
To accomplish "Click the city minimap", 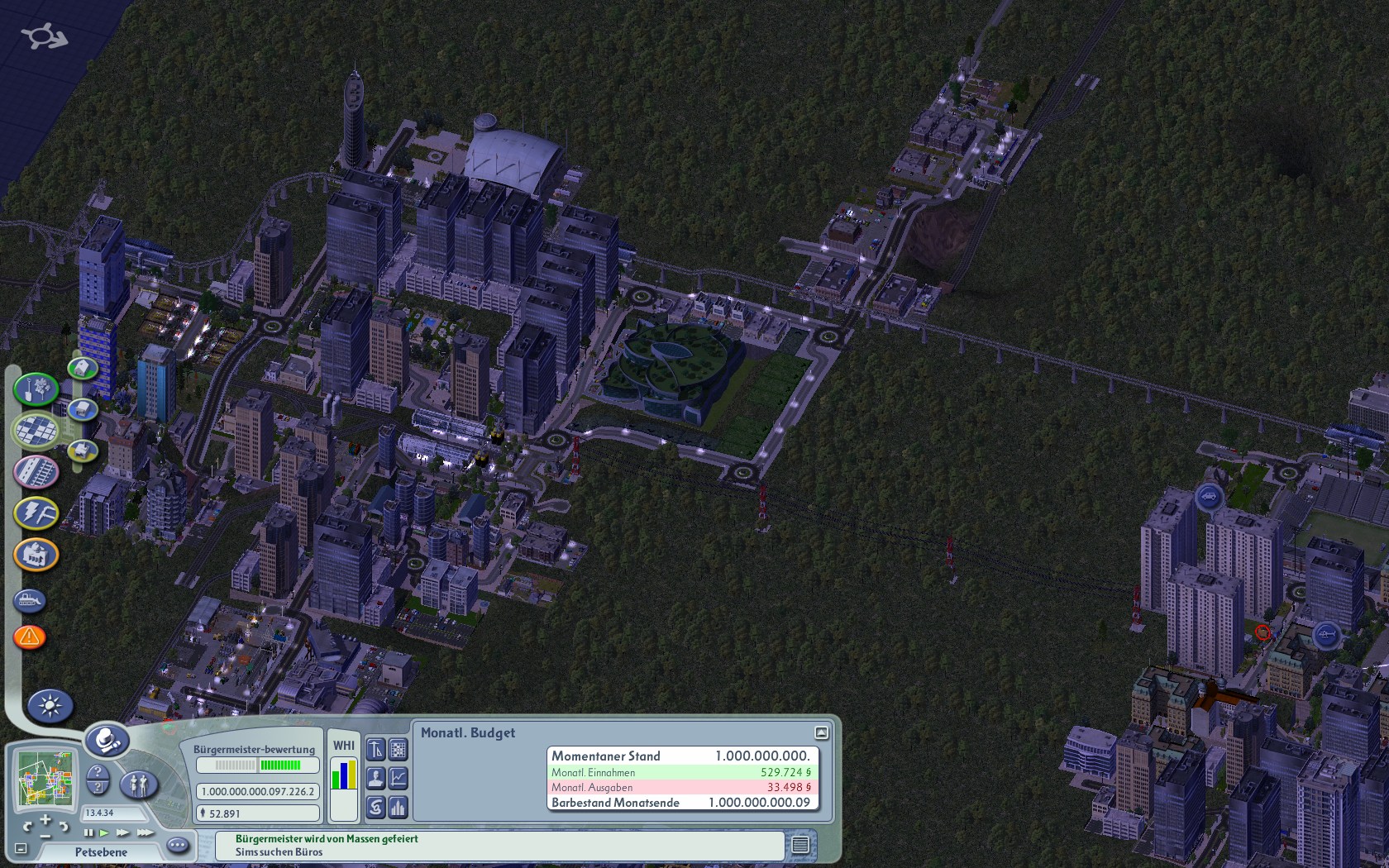I will click(47, 779).
